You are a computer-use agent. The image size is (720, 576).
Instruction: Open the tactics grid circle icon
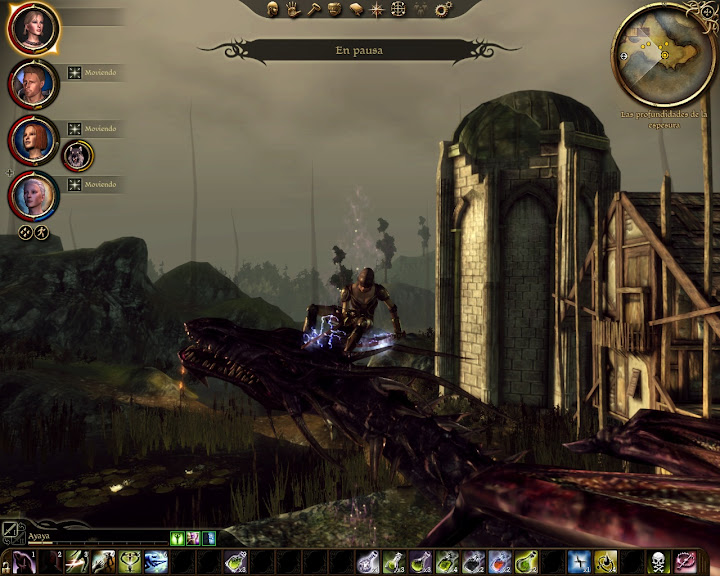click(398, 9)
